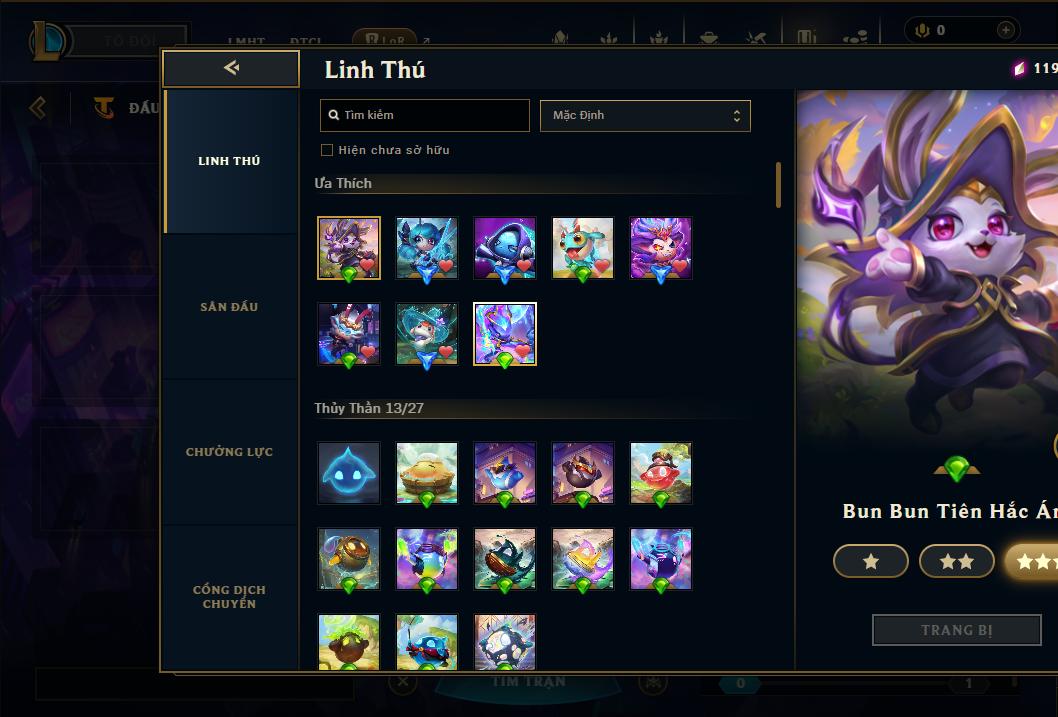Choose the one-star tier button

pos(870,562)
